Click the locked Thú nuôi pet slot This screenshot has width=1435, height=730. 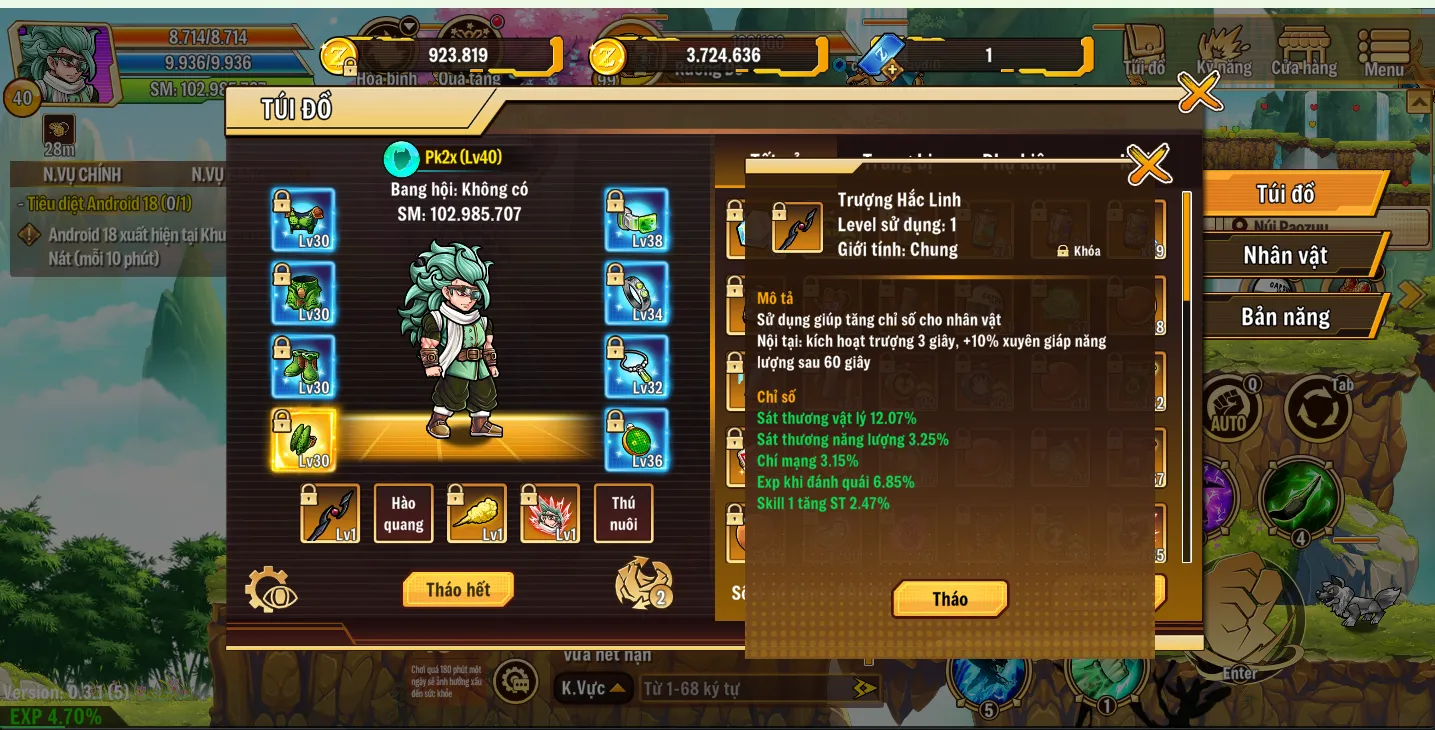[x=623, y=513]
